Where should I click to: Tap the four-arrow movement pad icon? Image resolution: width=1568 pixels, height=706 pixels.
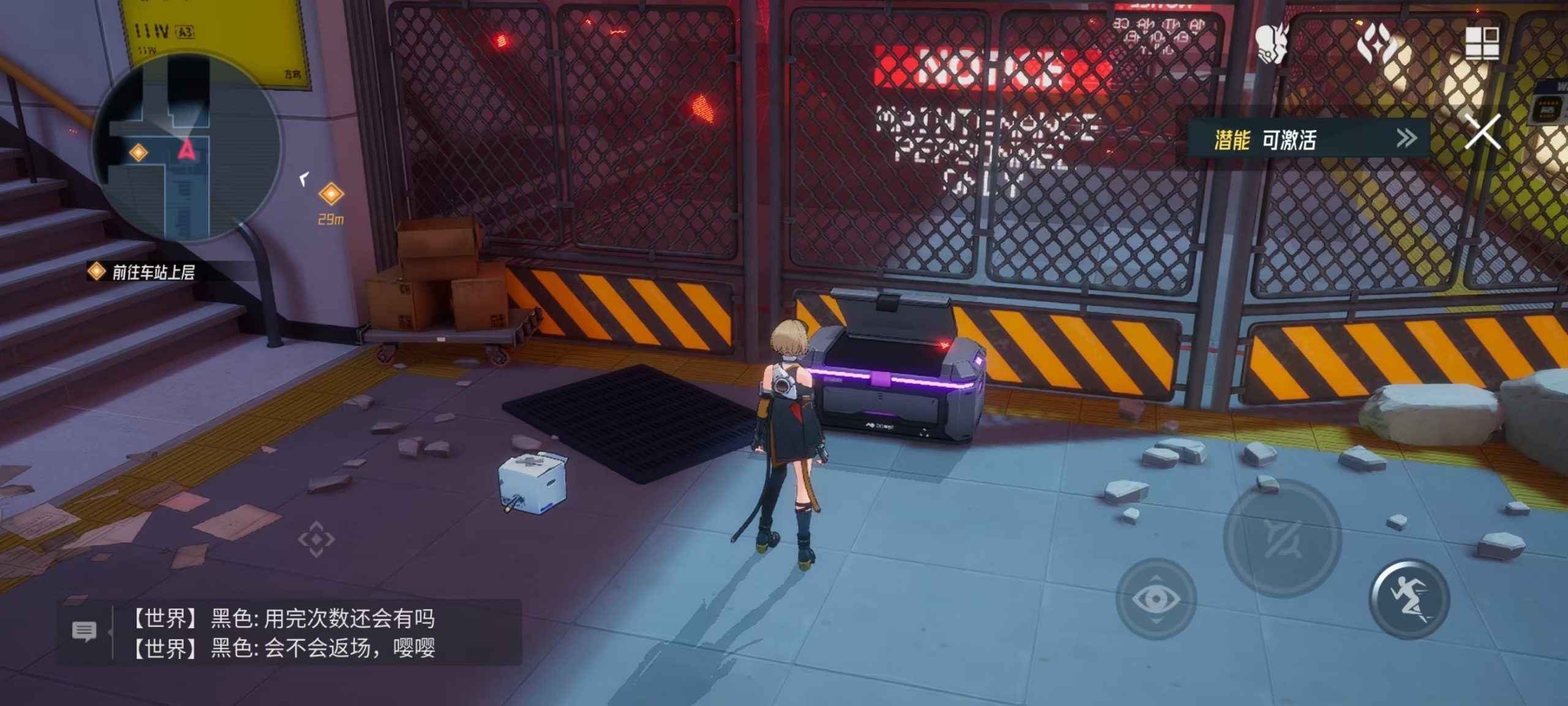click(x=316, y=539)
